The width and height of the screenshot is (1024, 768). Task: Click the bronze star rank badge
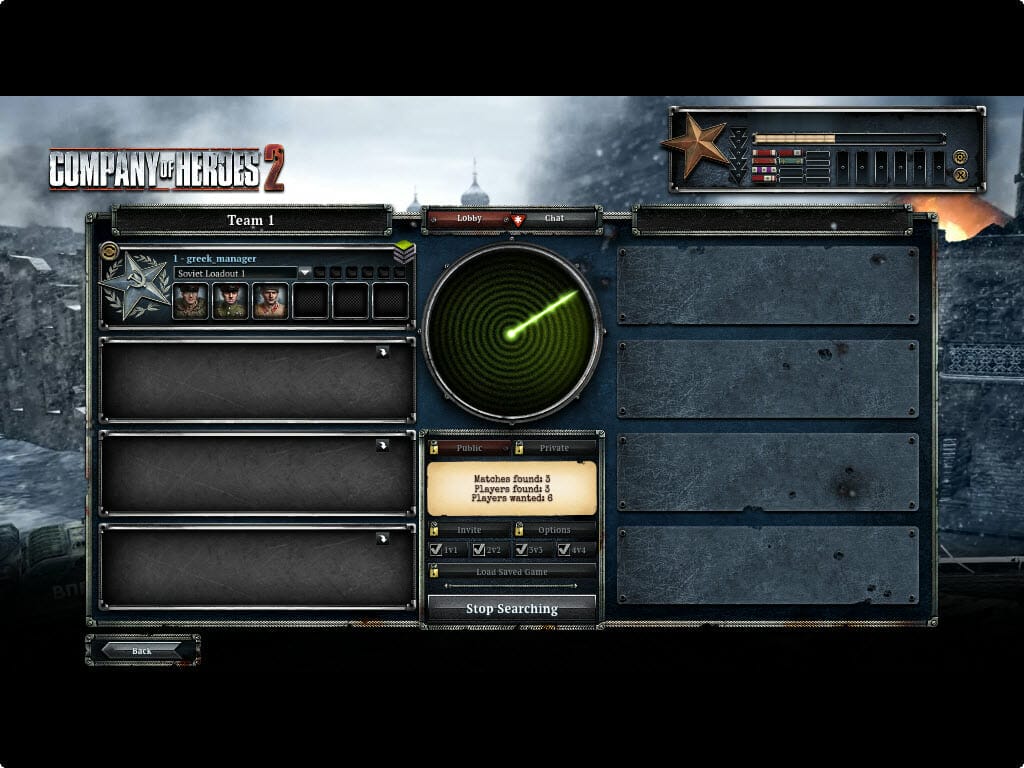(x=696, y=145)
